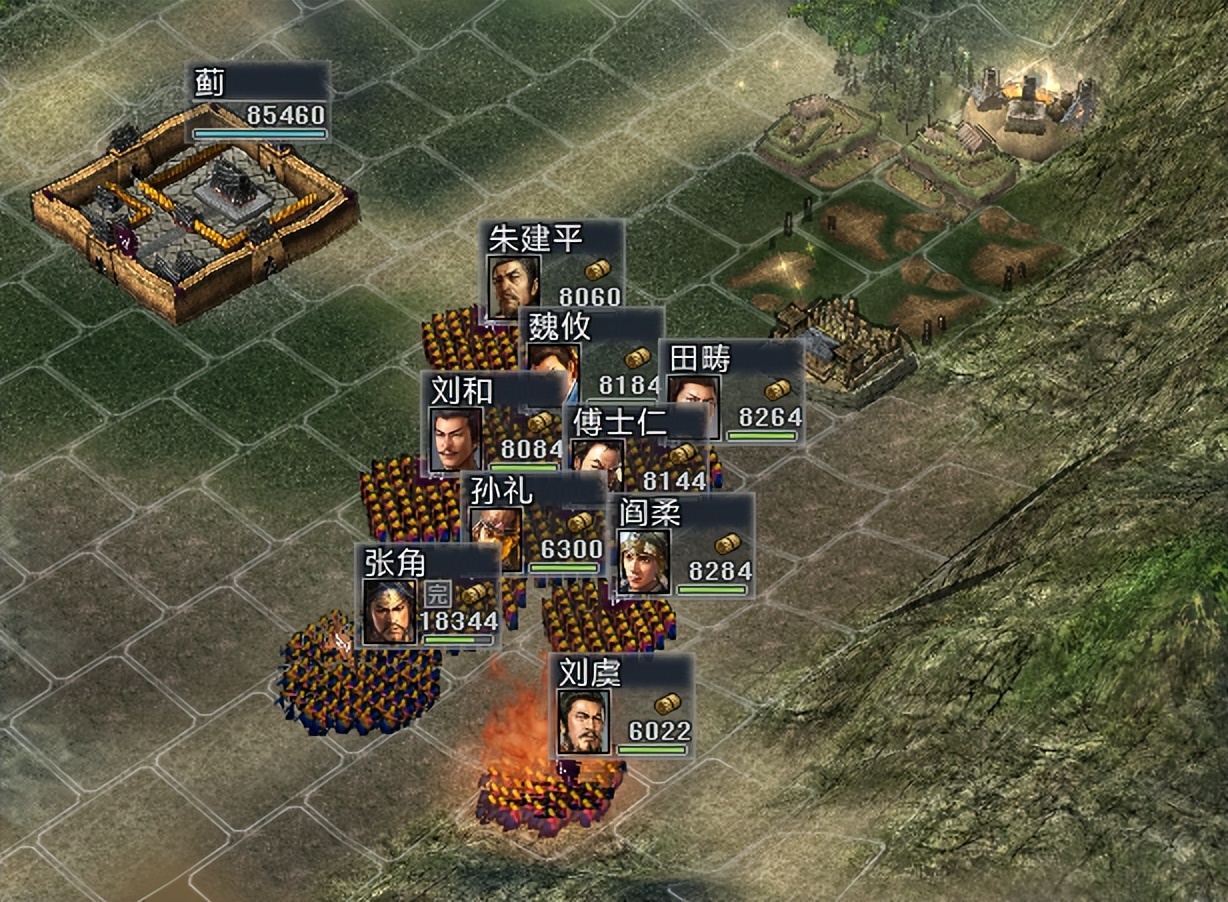The image size is (1228, 902).
Task: Select the 蓟 city nameplate
Action: click(x=259, y=100)
